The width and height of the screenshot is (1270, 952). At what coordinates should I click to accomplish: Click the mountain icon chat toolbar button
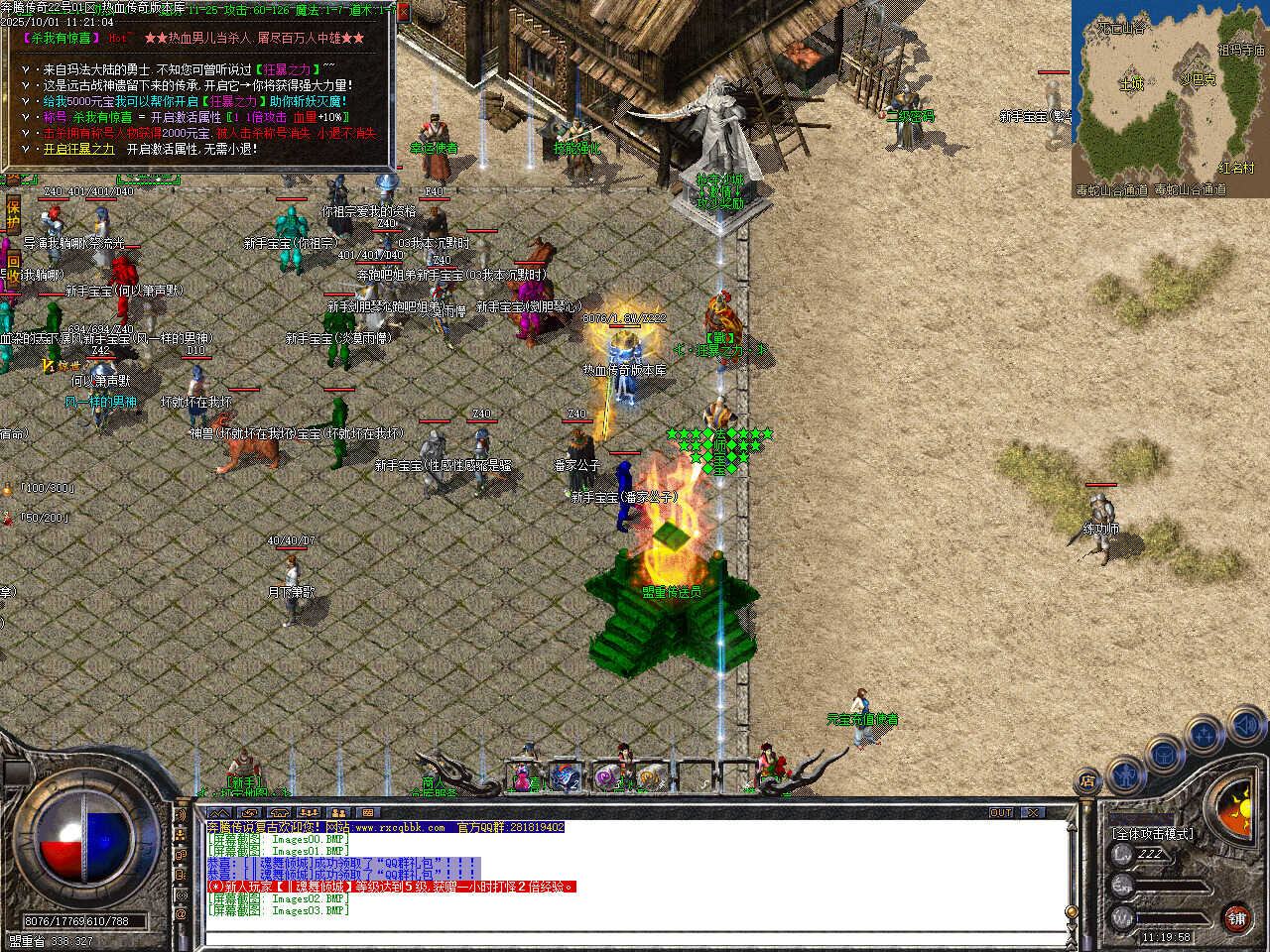tap(219, 812)
